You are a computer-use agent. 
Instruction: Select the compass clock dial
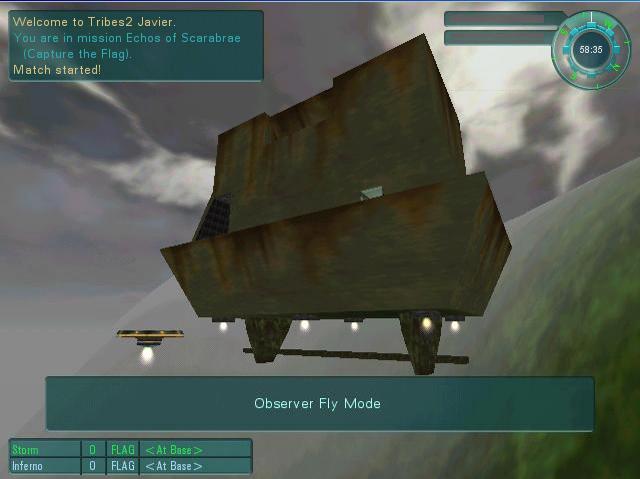(590, 49)
